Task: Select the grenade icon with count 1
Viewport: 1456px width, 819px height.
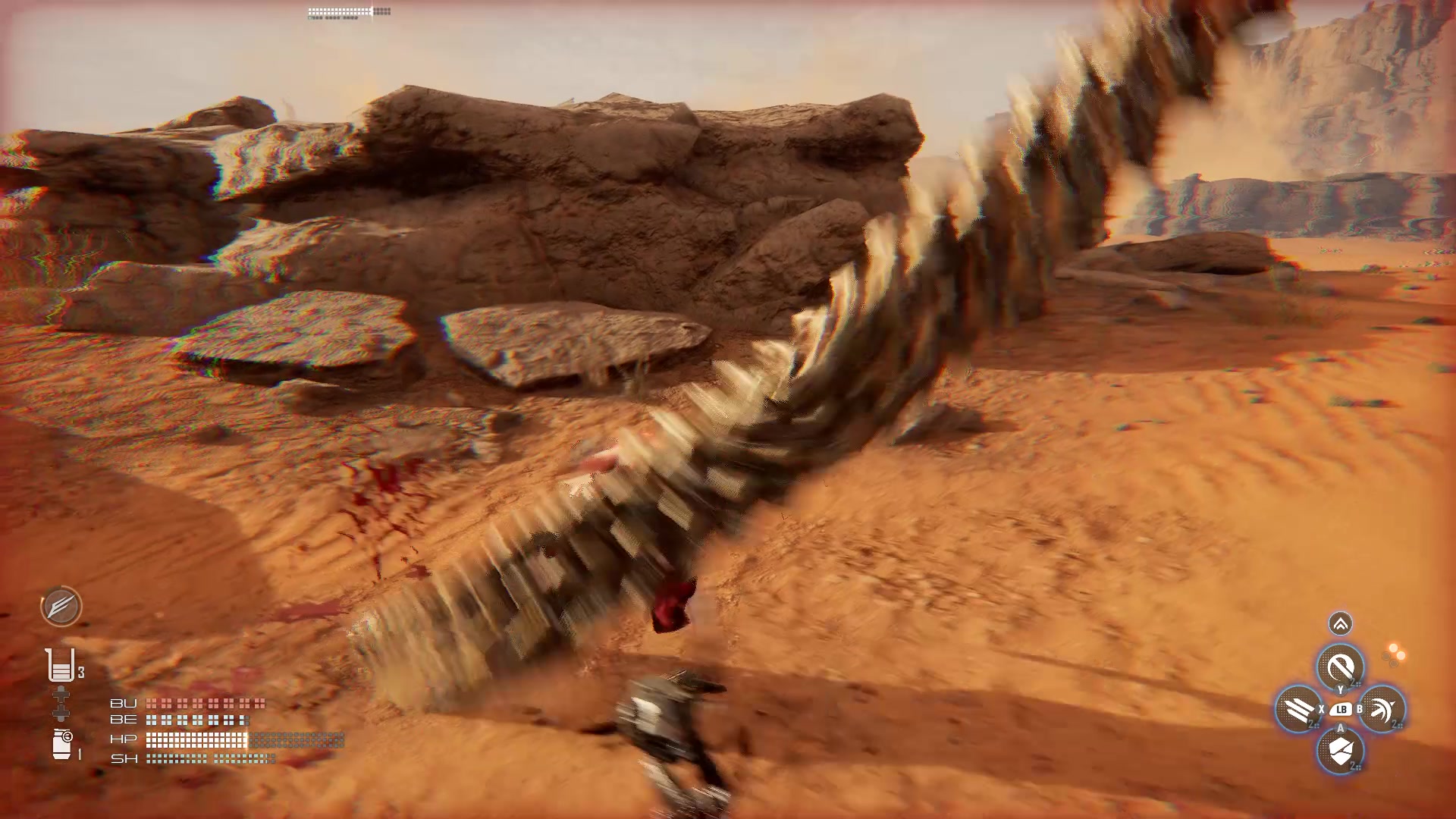Action: tap(61, 743)
